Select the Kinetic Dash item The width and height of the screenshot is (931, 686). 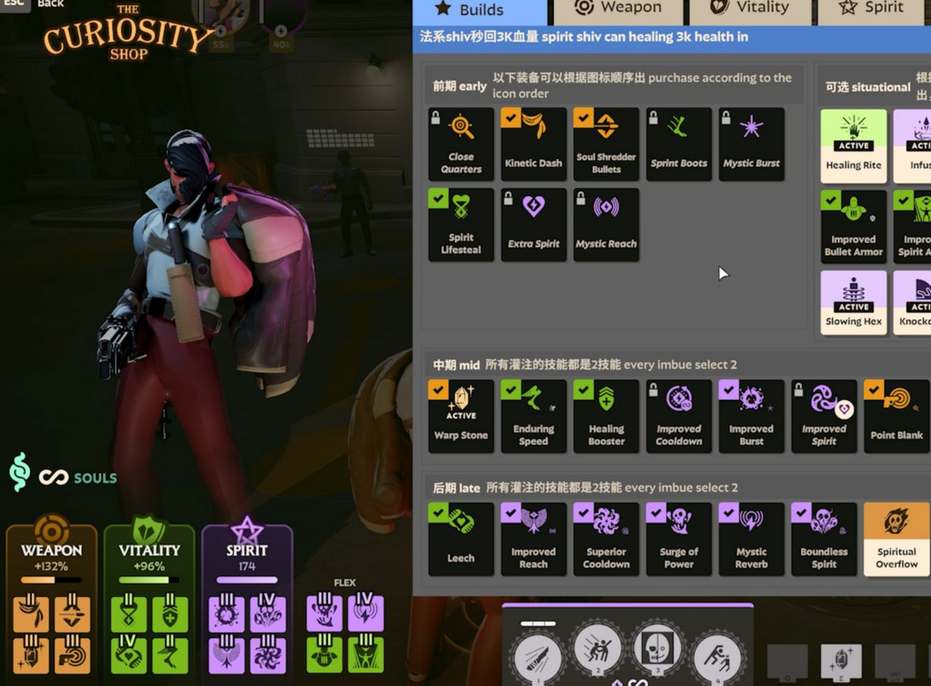[534, 144]
